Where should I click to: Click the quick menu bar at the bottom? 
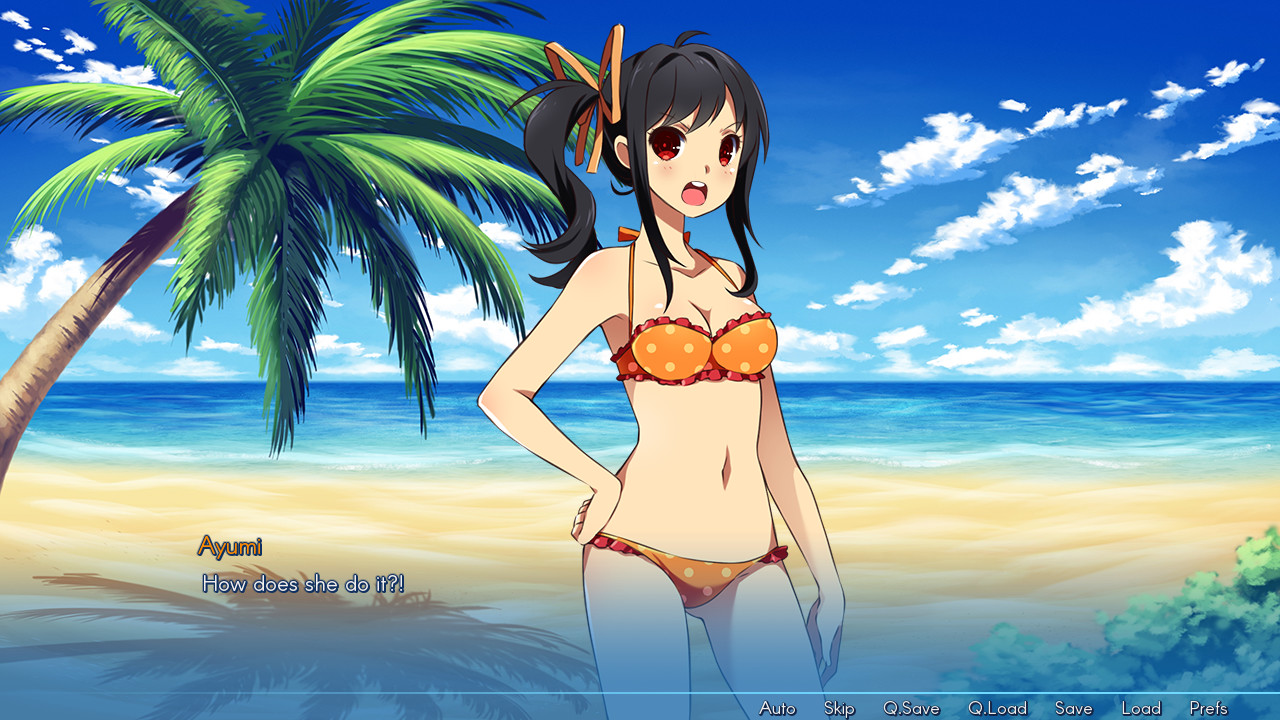(990, 707)
